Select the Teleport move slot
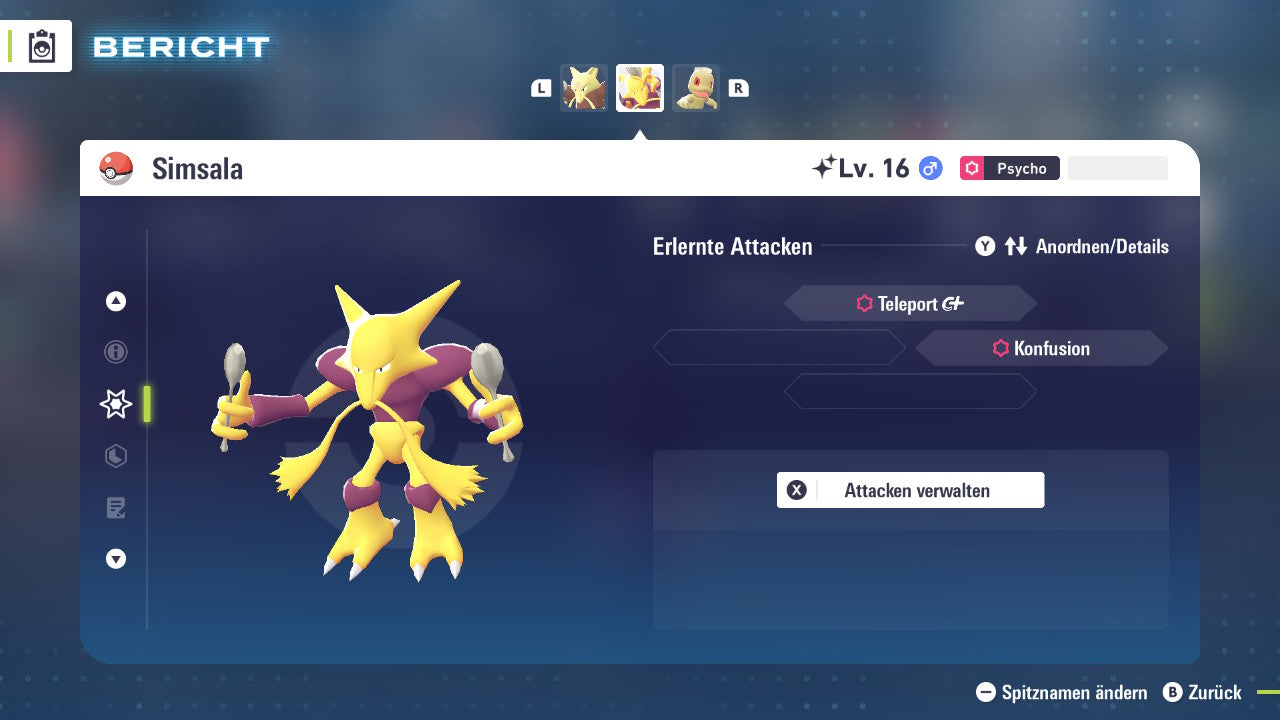The width and height of the screenshot is (1280, 720). [909, 303]
